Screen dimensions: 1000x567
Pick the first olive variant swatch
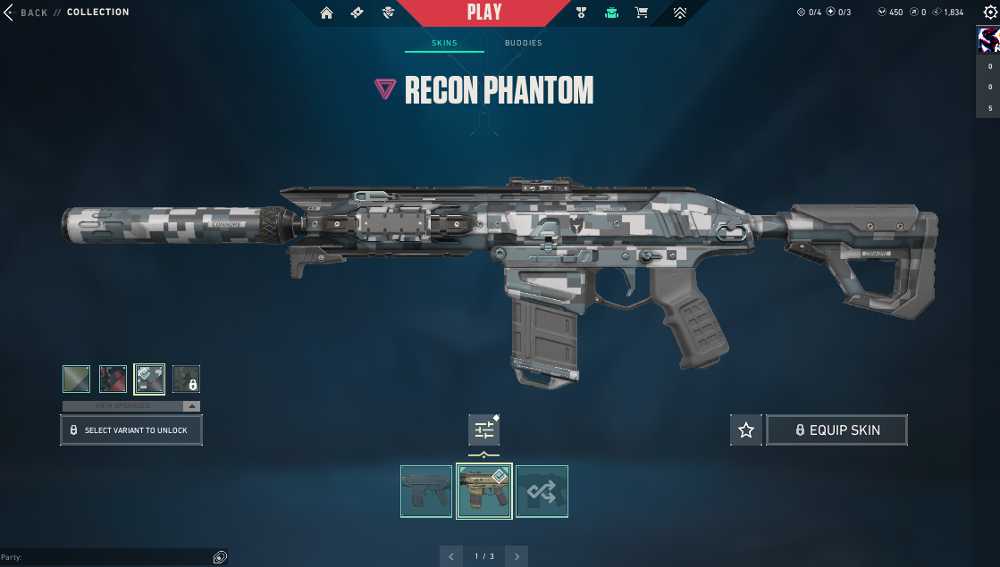pos(76,379)
